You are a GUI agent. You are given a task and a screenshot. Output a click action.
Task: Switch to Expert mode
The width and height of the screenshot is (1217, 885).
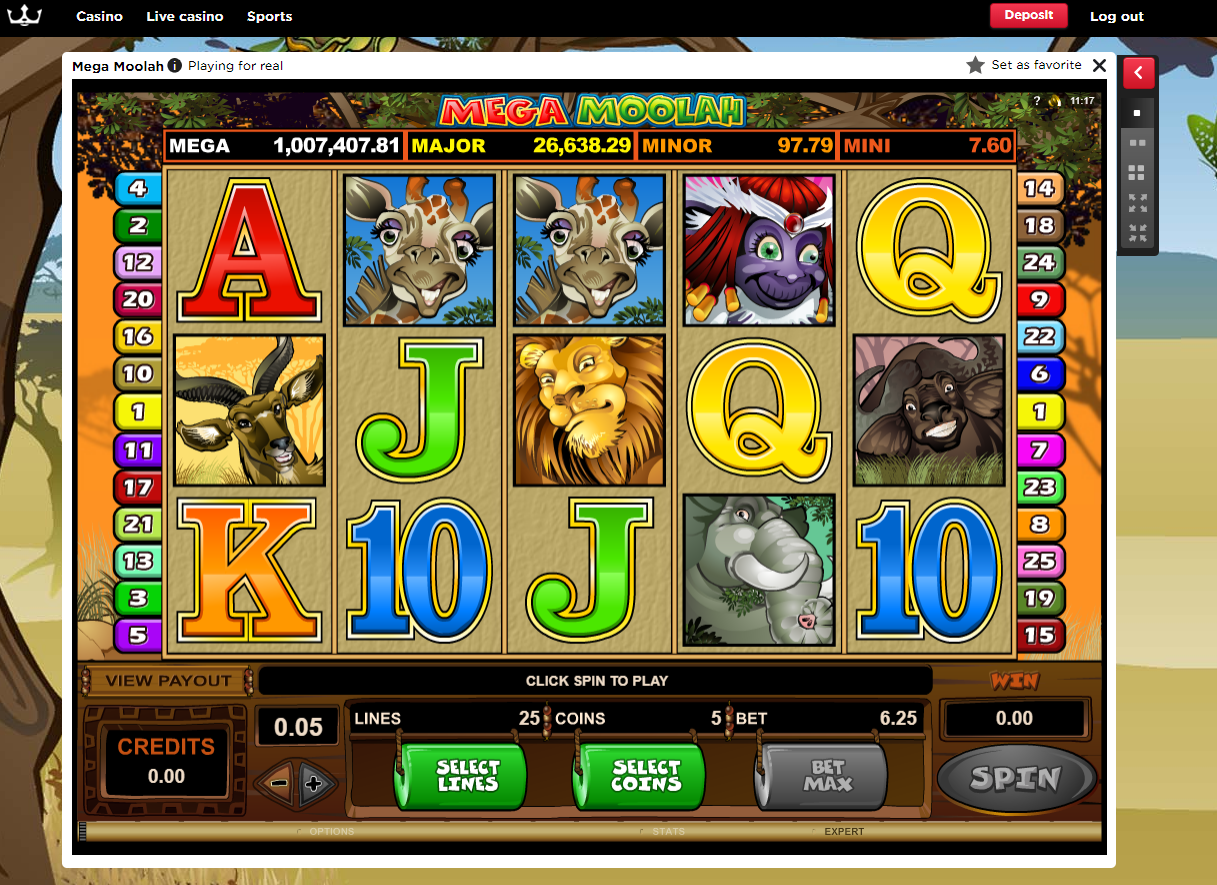843,831
